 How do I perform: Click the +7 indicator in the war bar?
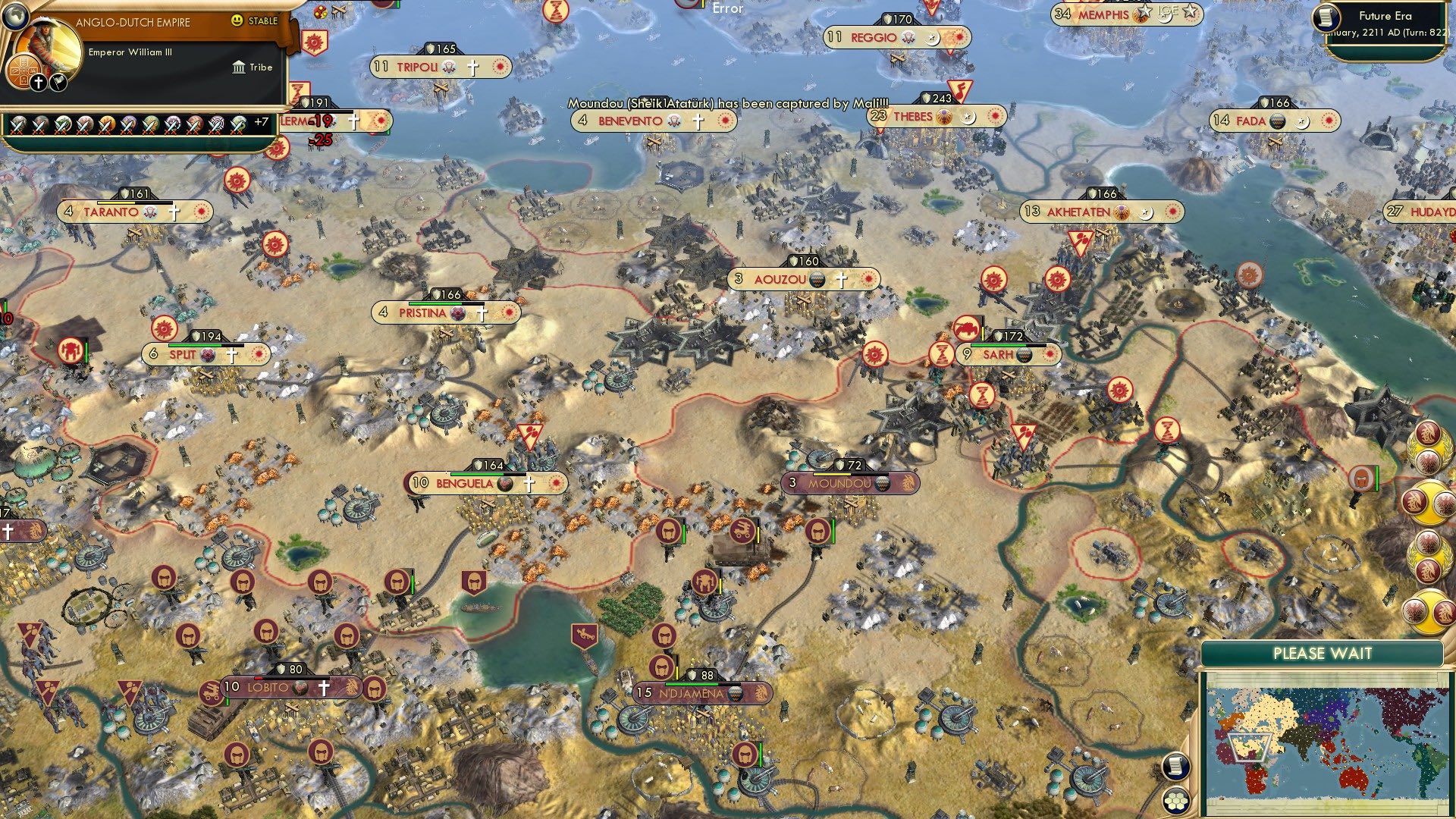[x=262, y=121]
